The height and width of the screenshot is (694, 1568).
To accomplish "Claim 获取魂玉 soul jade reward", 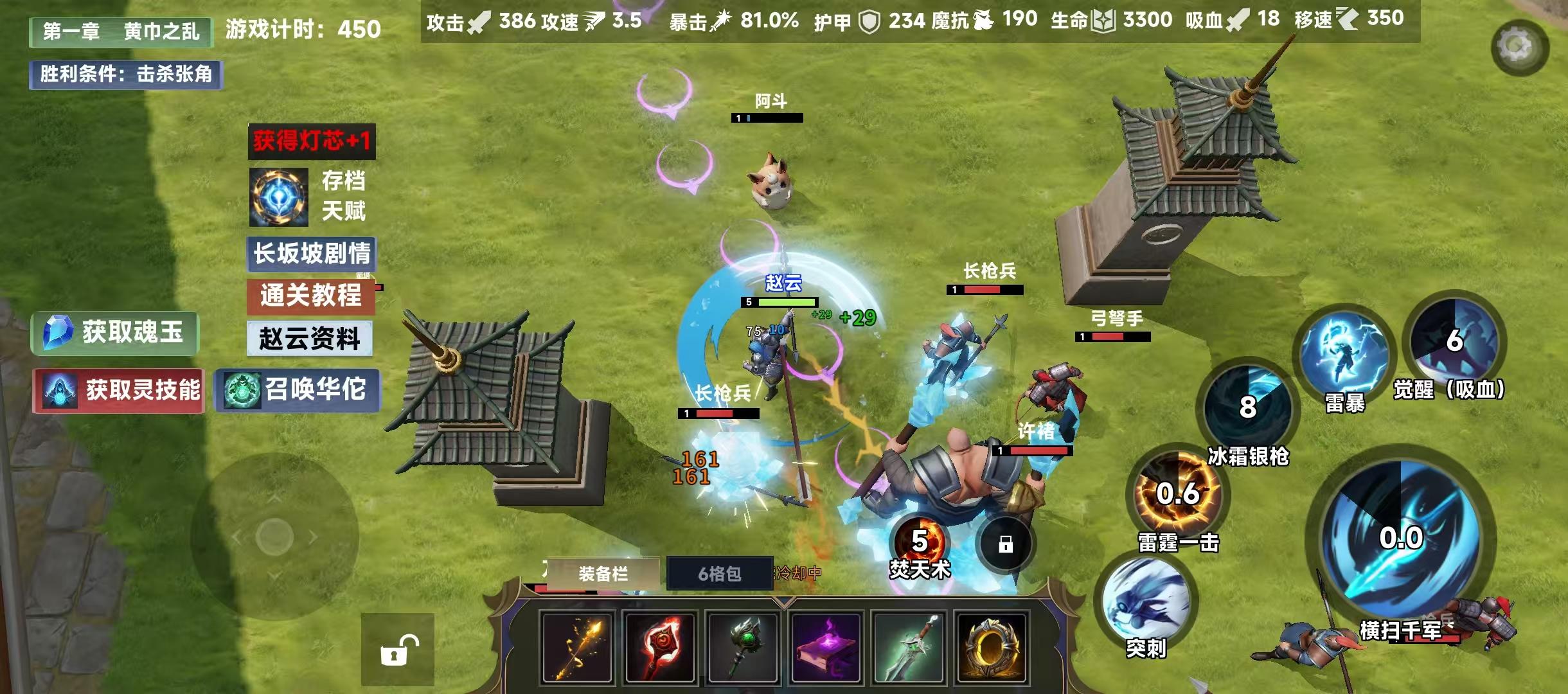I will coord(114,332).
